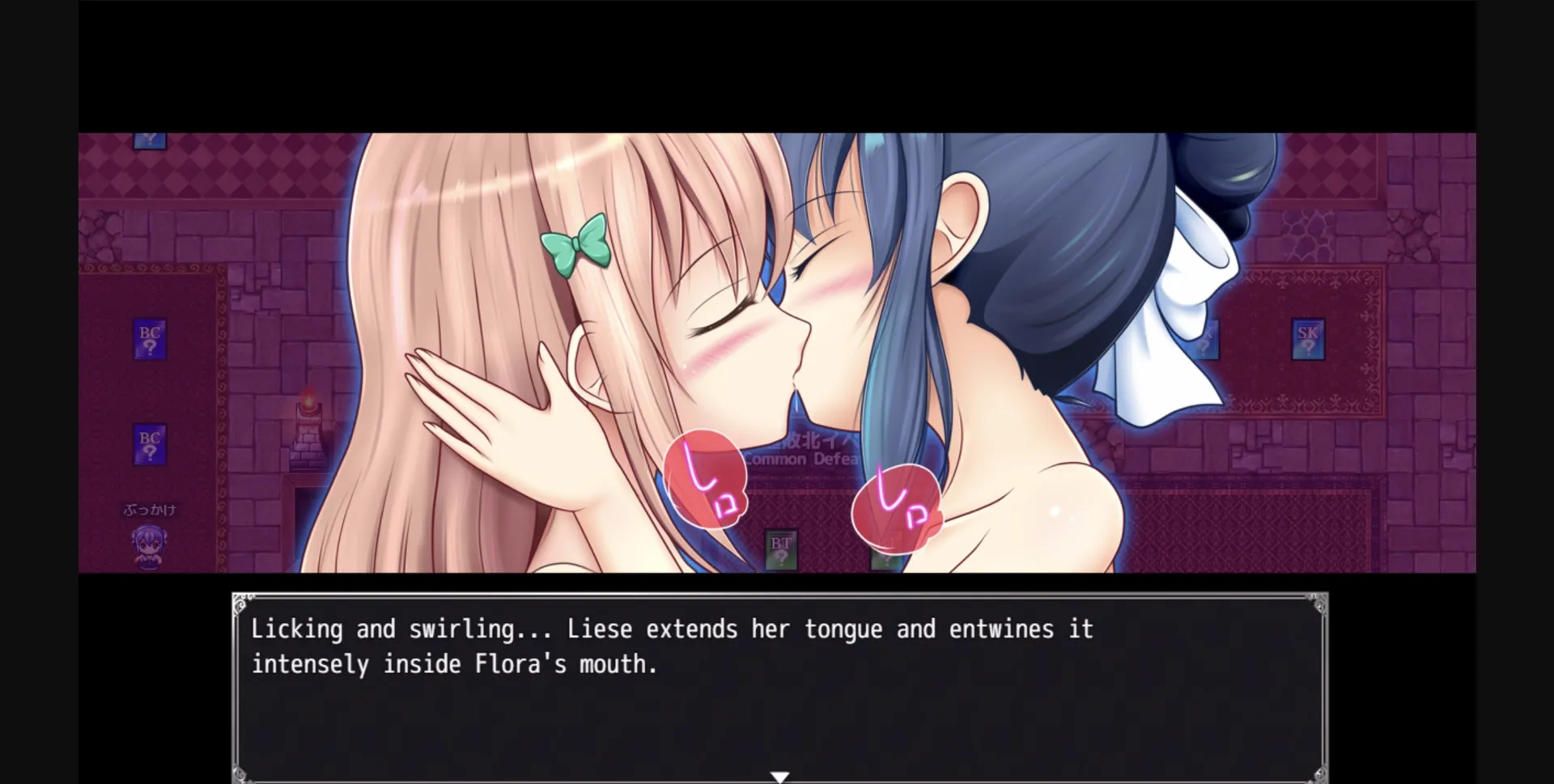Click inside the dark dialogue window

(x=777, y=712)
